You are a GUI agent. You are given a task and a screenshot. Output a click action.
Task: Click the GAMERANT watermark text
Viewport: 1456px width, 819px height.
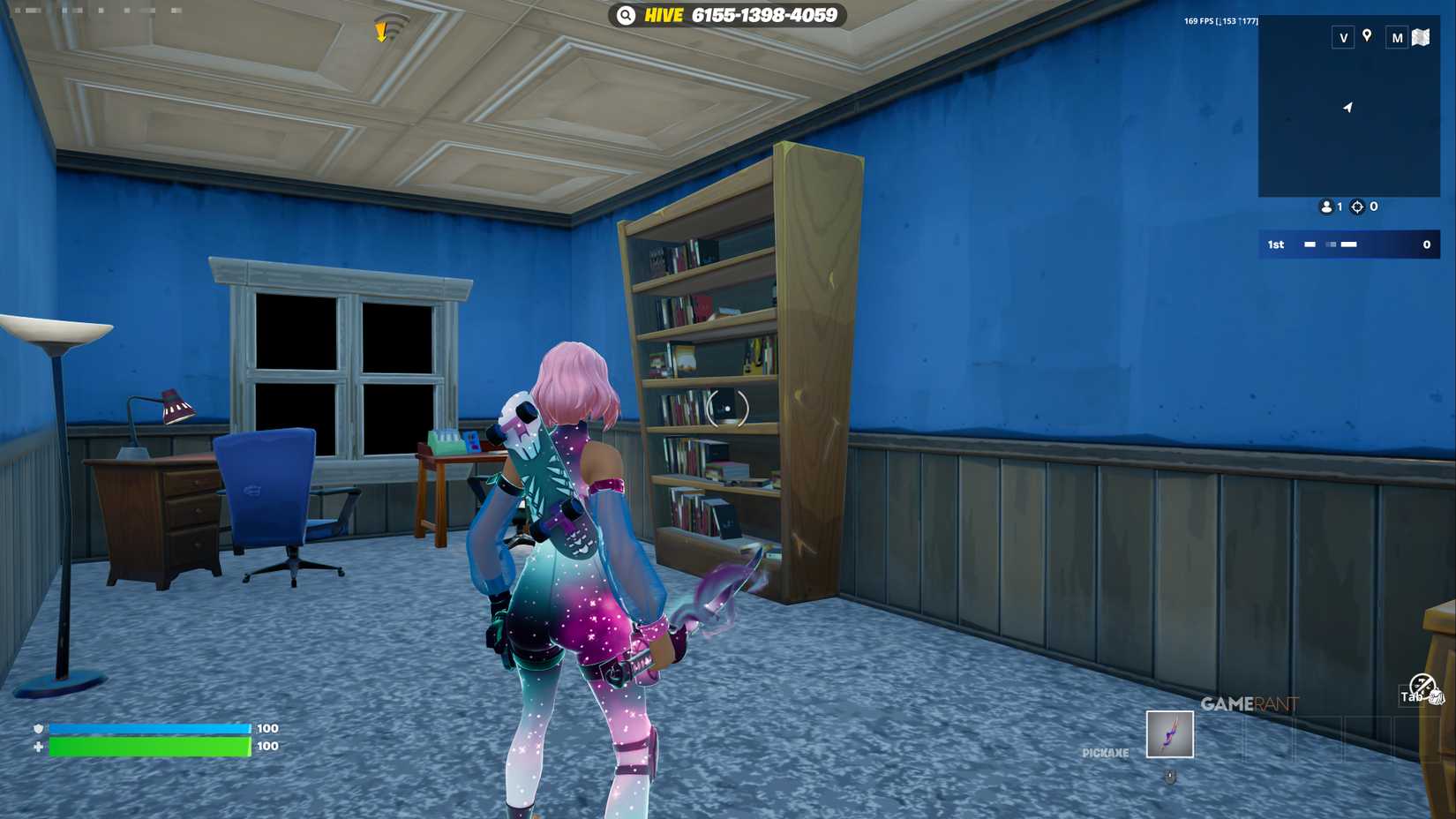(1250, 703)
